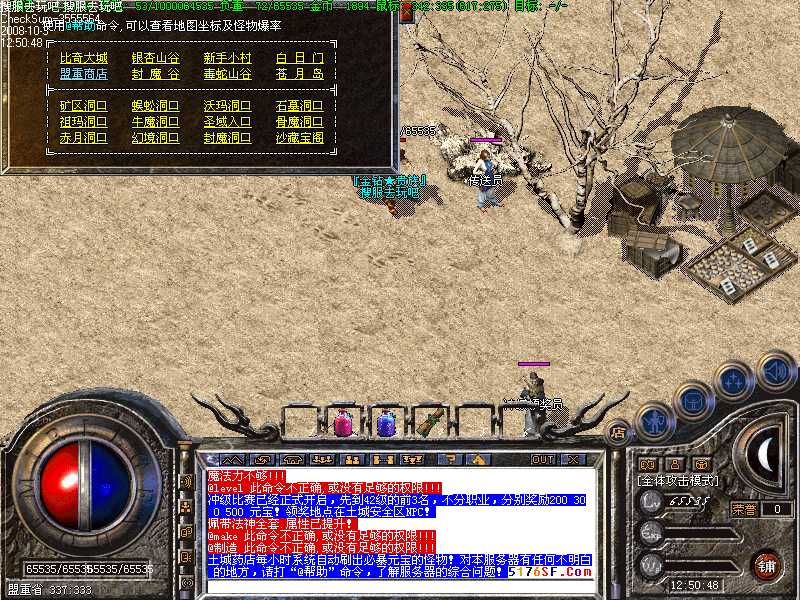Teleport to 苍月岛

(x=299, y=74)
